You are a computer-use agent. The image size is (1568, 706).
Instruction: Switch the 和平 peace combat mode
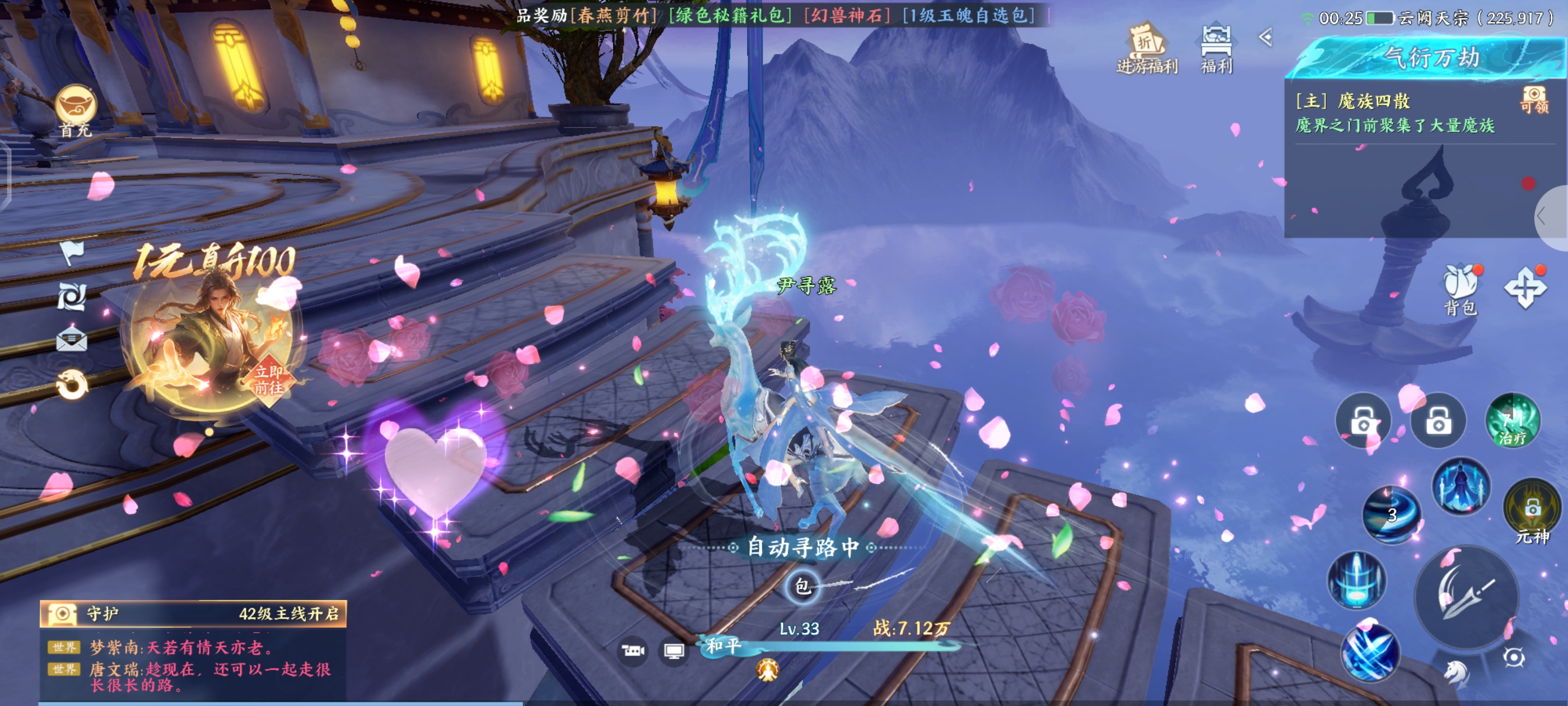pos(723,645)
